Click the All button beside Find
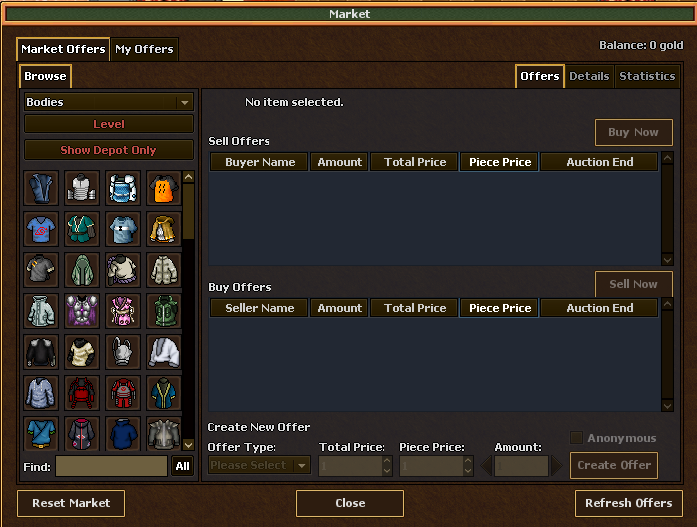The image size is (697, 527). click(x=182, y=466)
